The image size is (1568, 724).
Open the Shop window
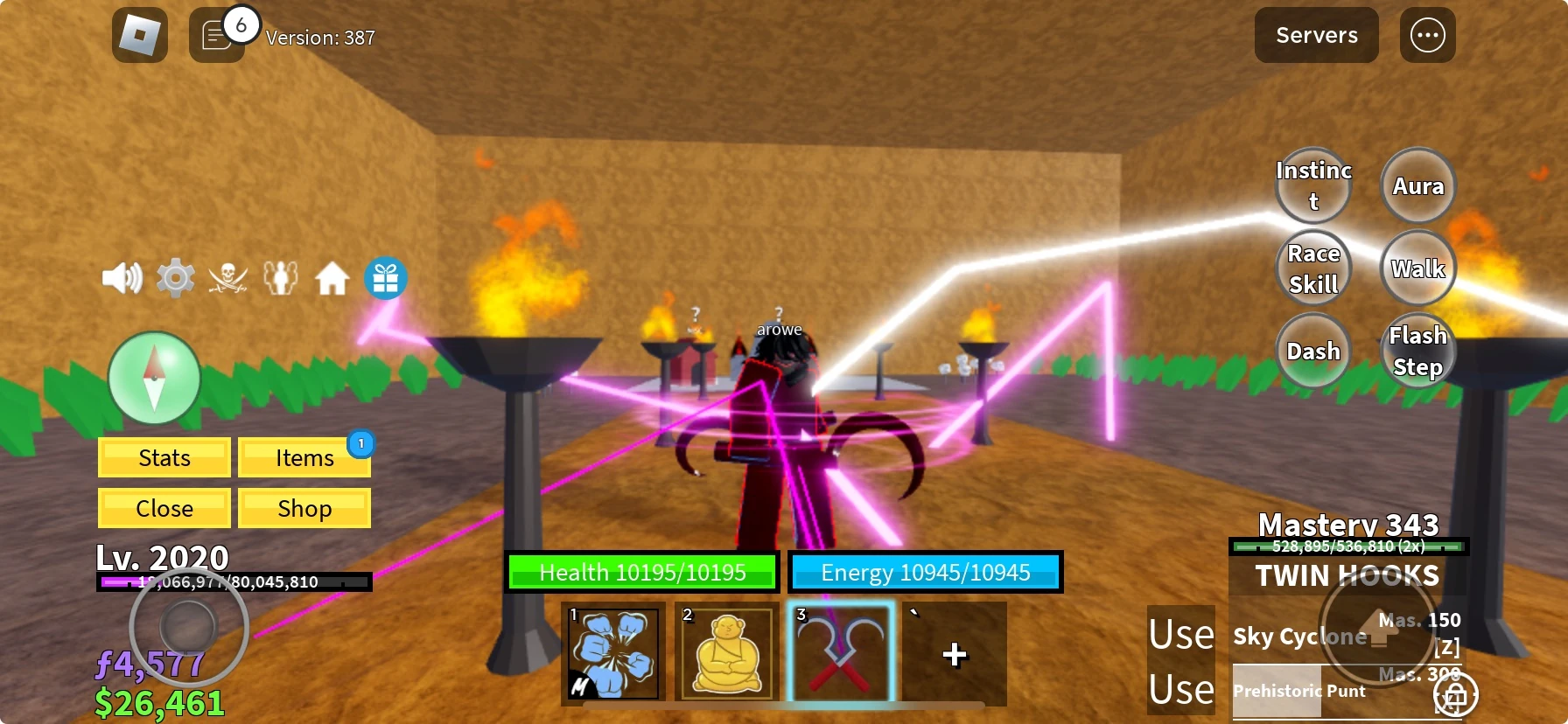click(304, 508)
